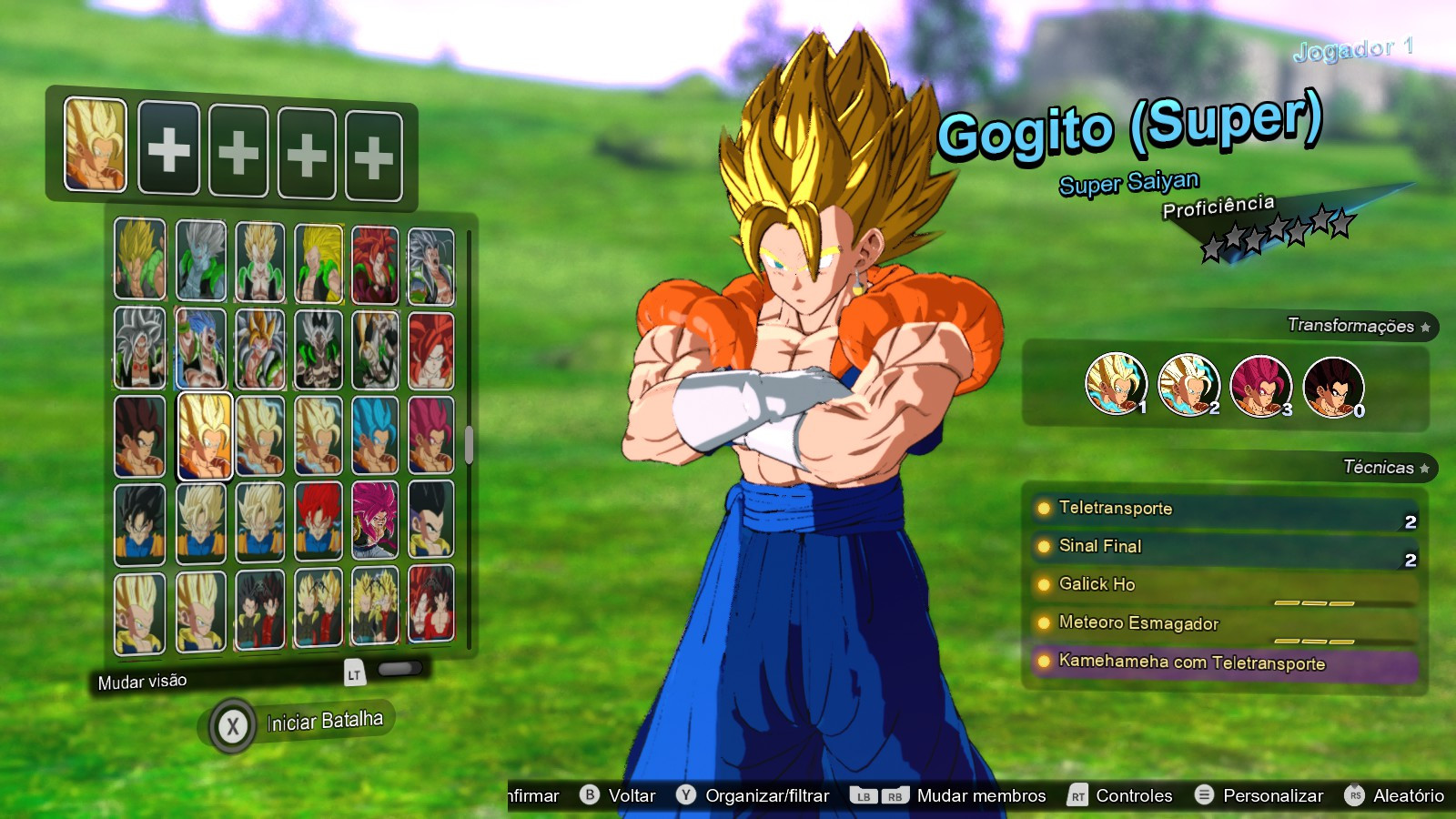Viewport: 1456px width, 819px height.
Task: Click Aleatório for a random character
Action: click(1409, 794)
